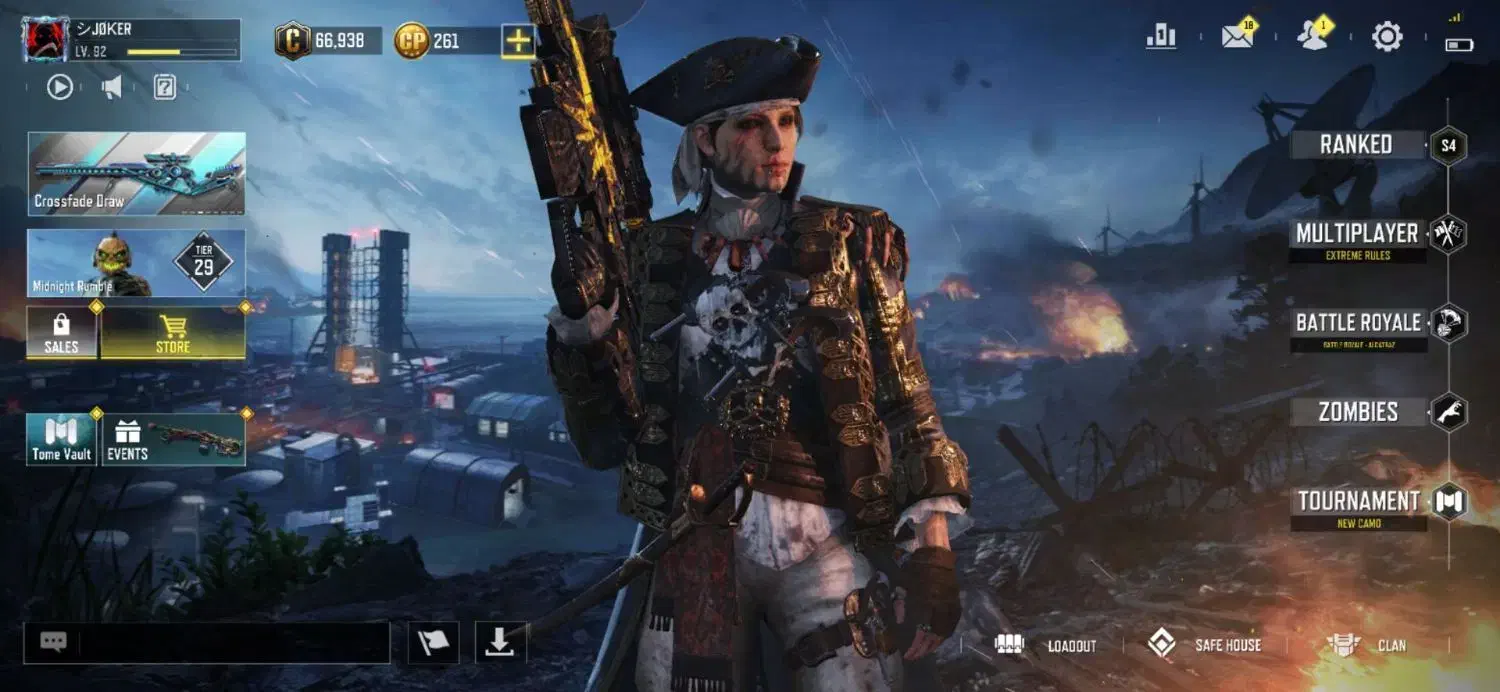This screenshot has width=1500, height=692.
Task: Select the Multiplayer mode
Action: coord(1356,234)
